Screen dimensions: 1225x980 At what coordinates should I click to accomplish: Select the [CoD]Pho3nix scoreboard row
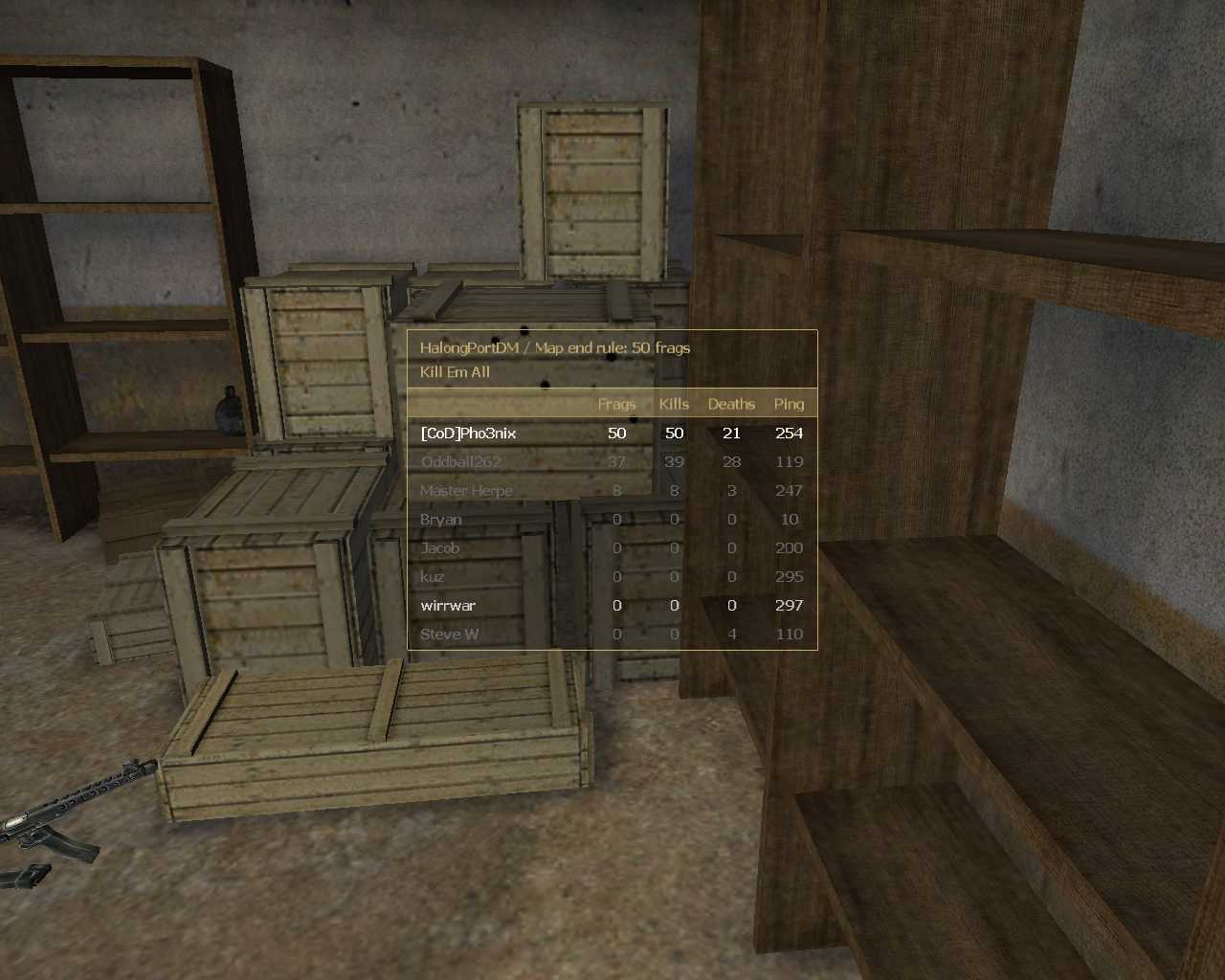tap(469, 434)
